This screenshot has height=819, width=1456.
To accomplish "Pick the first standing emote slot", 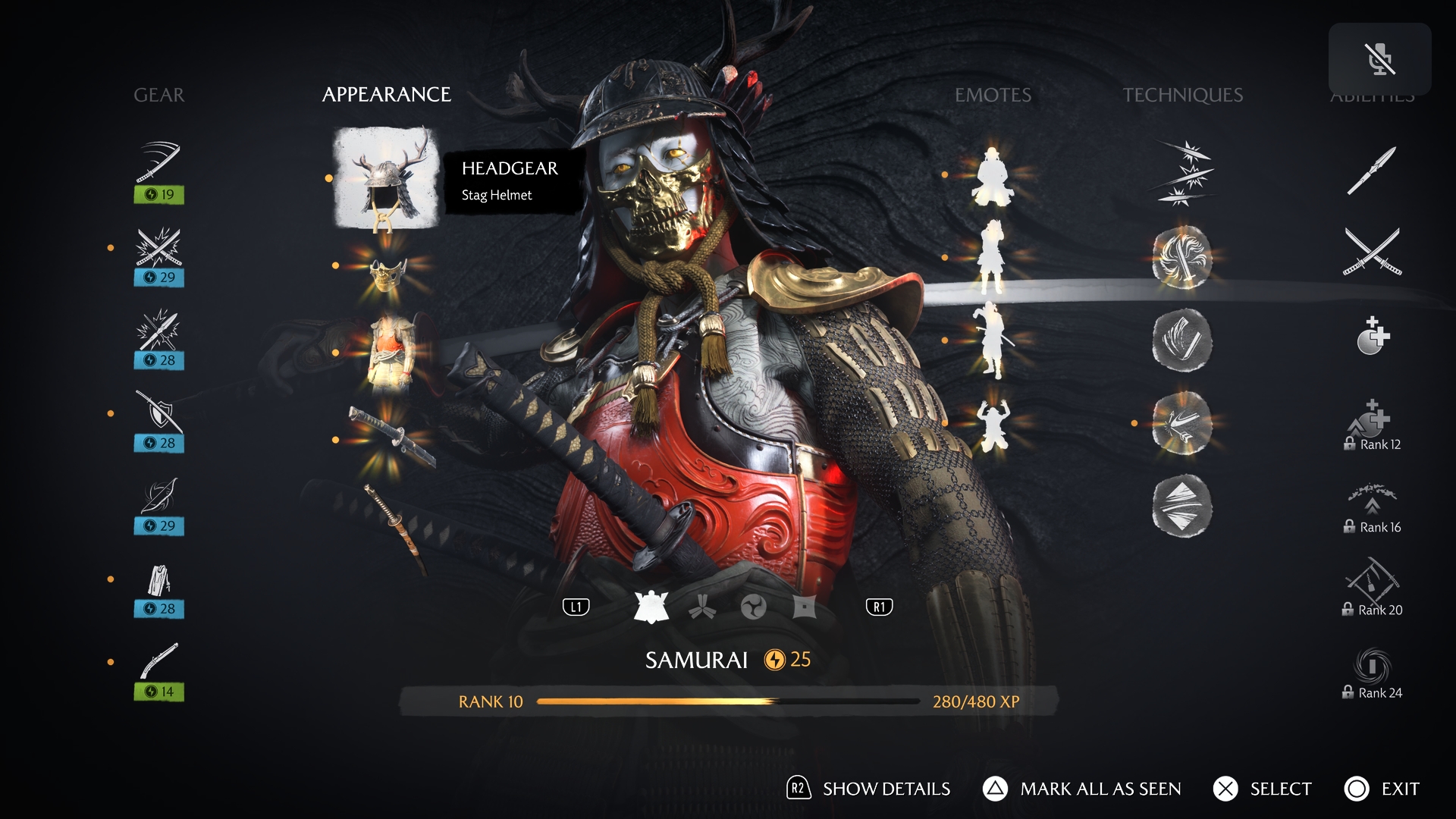I will click(993, 177).
